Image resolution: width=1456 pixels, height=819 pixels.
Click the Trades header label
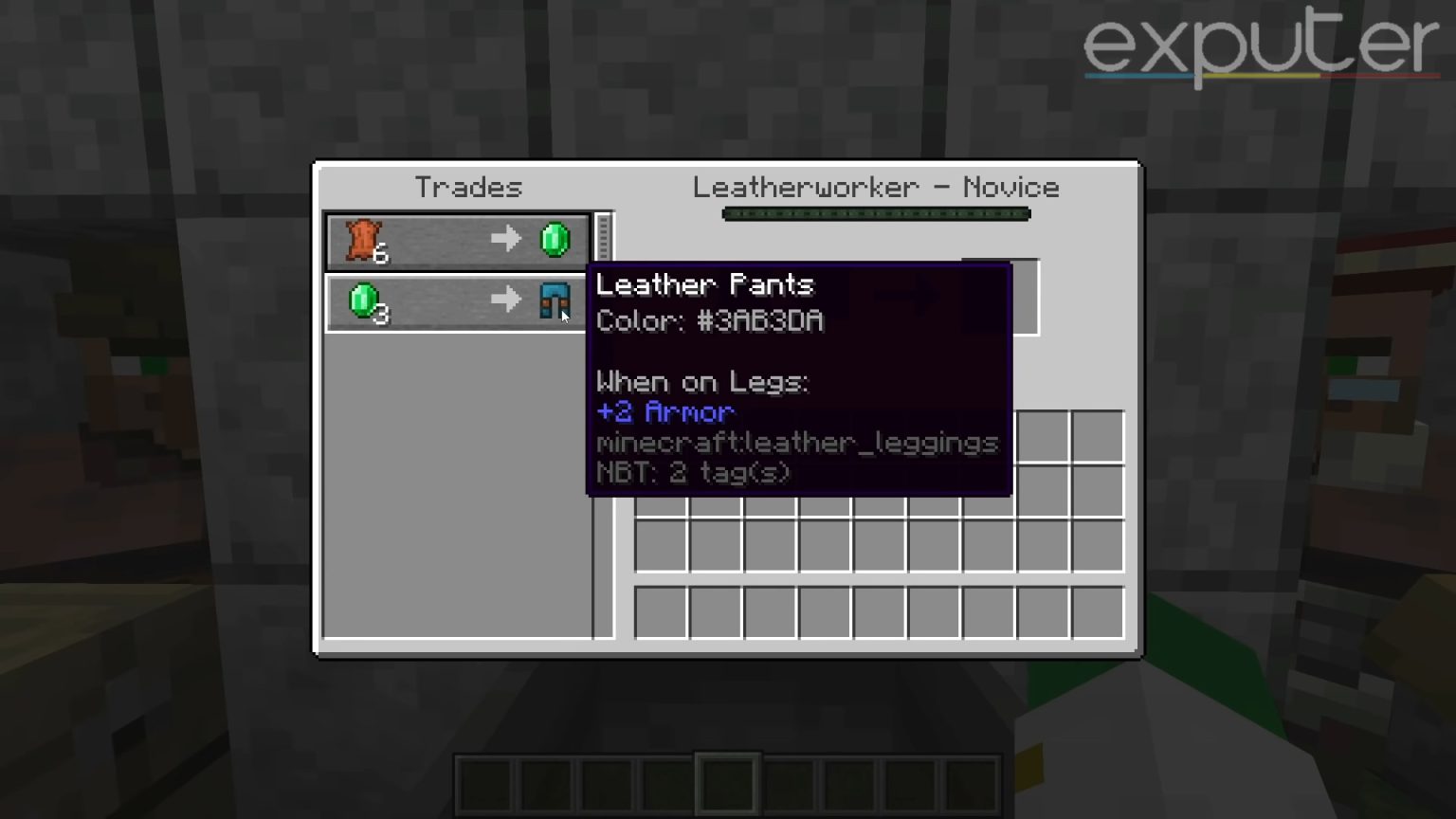468,187
